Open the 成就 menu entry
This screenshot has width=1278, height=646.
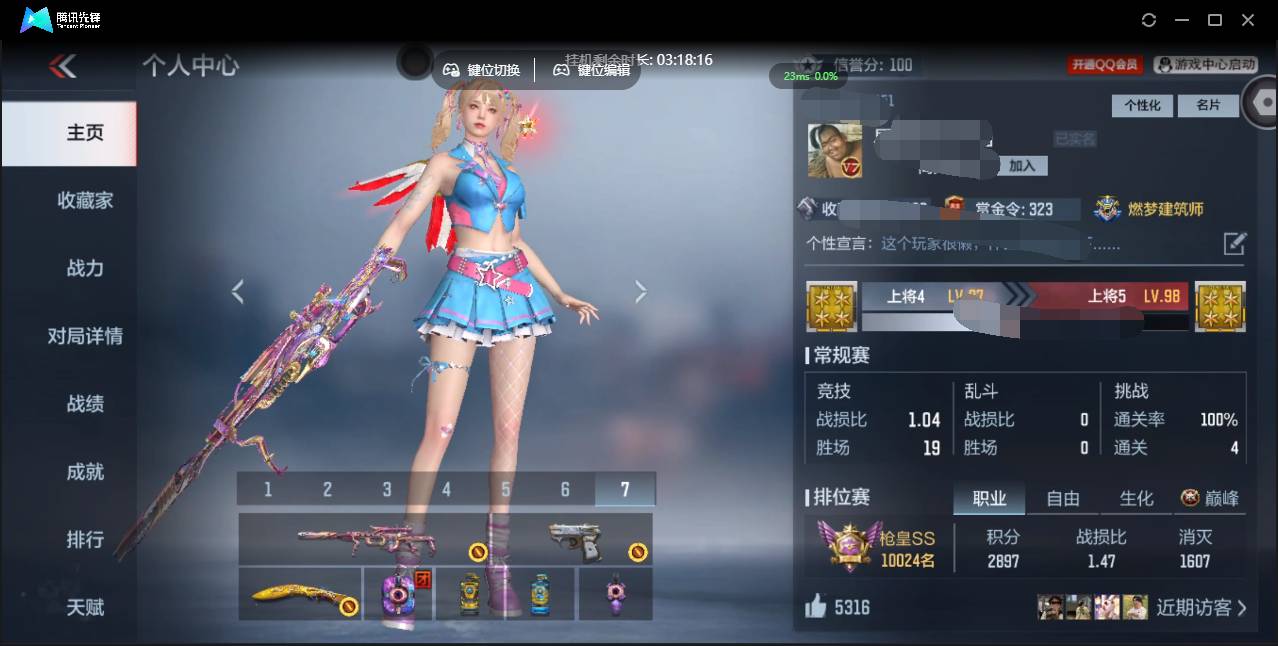coord(85,472)
